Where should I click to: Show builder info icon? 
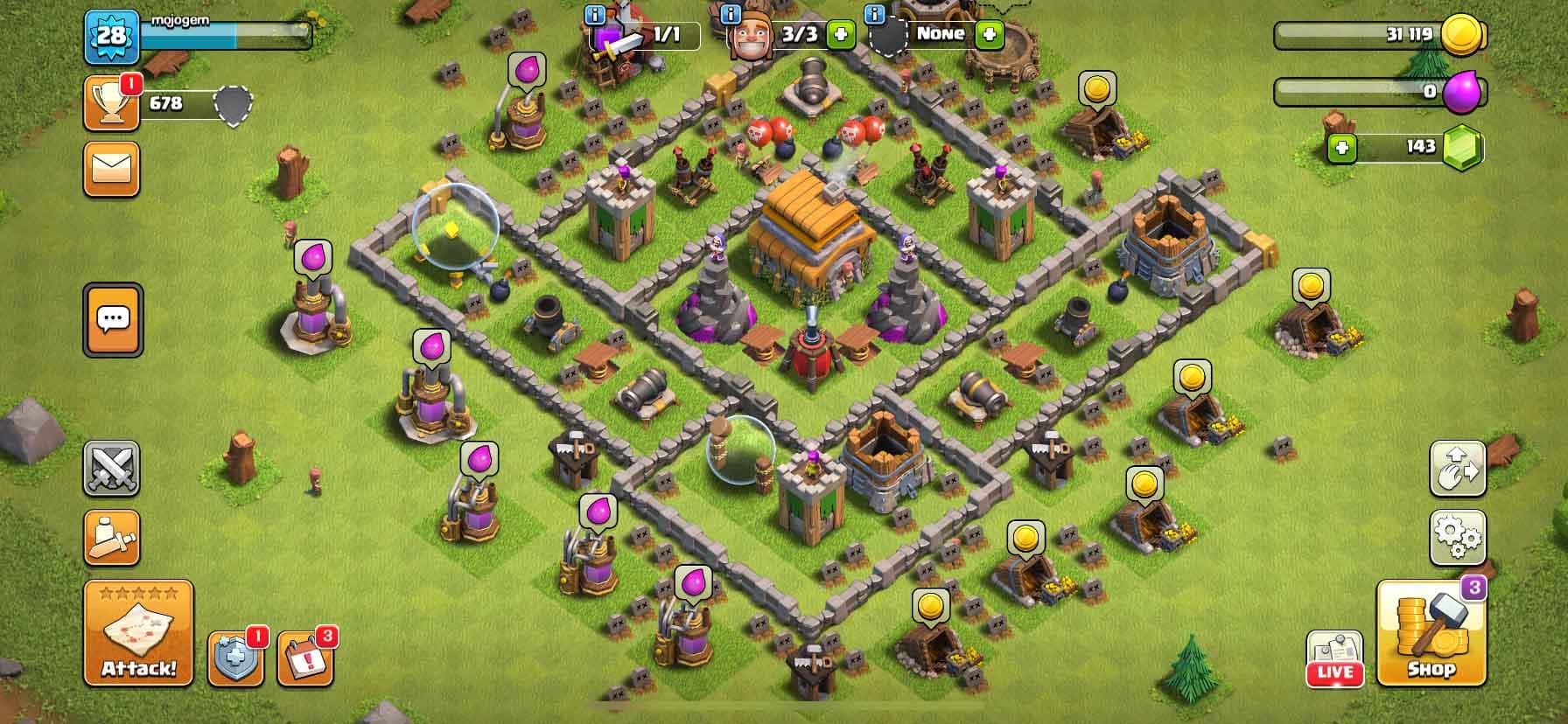point(731,14)
